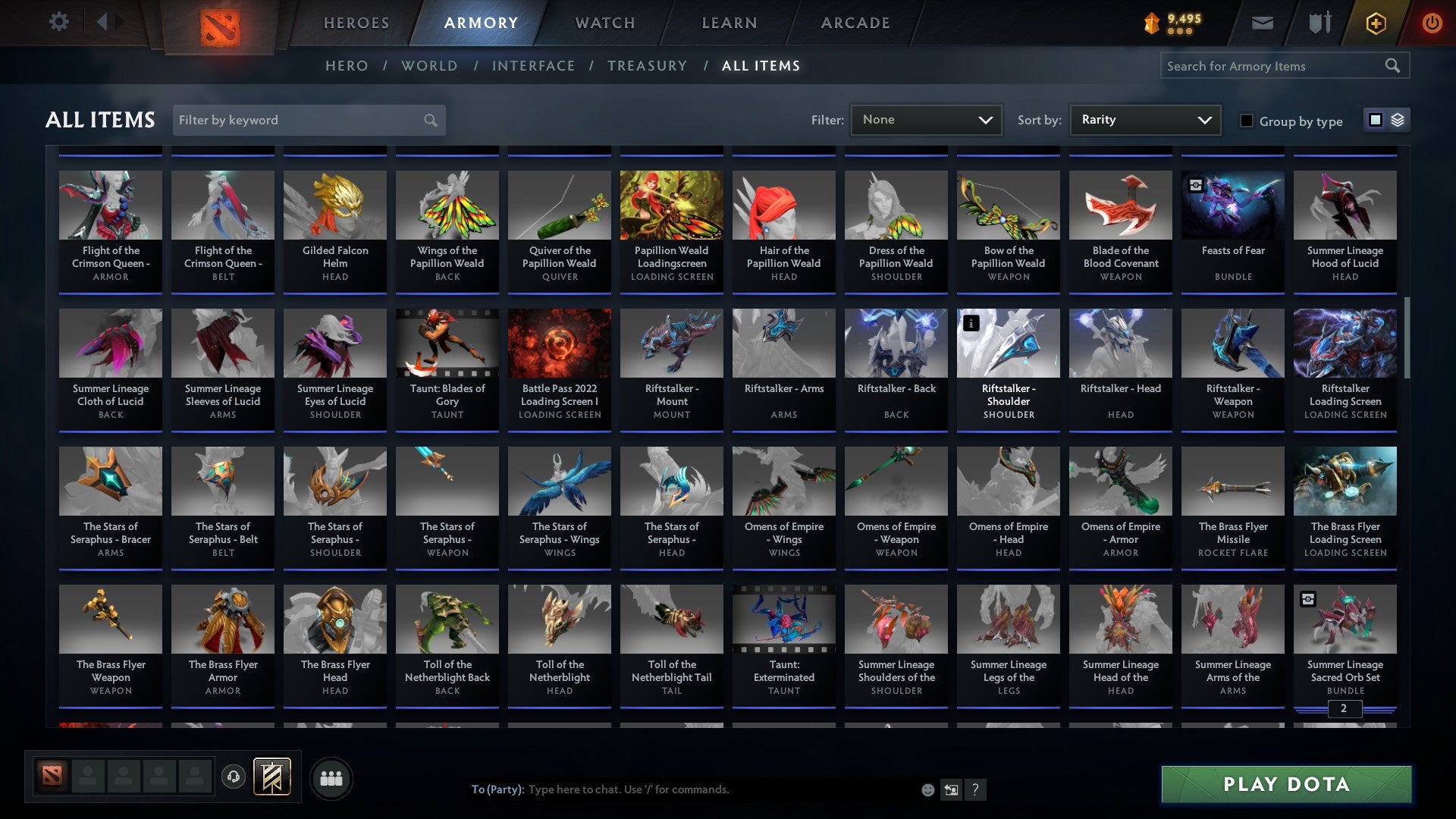
Task: Open the mail notifications icon
Action: click(x=1261, y=23)
